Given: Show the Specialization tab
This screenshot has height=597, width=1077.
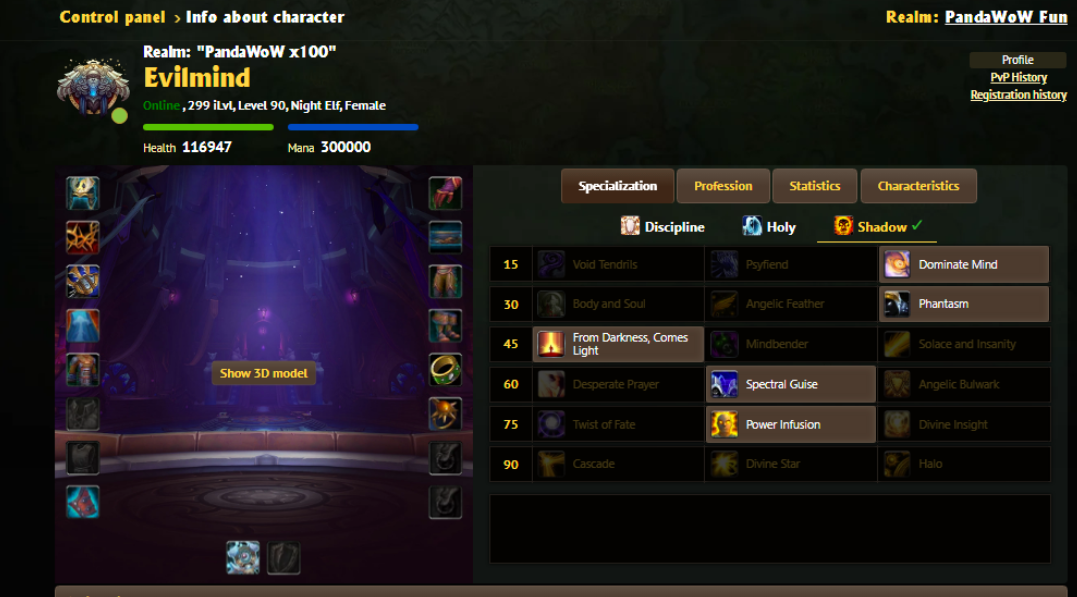Looking at the screenshot, I should (x=617, y=186).
